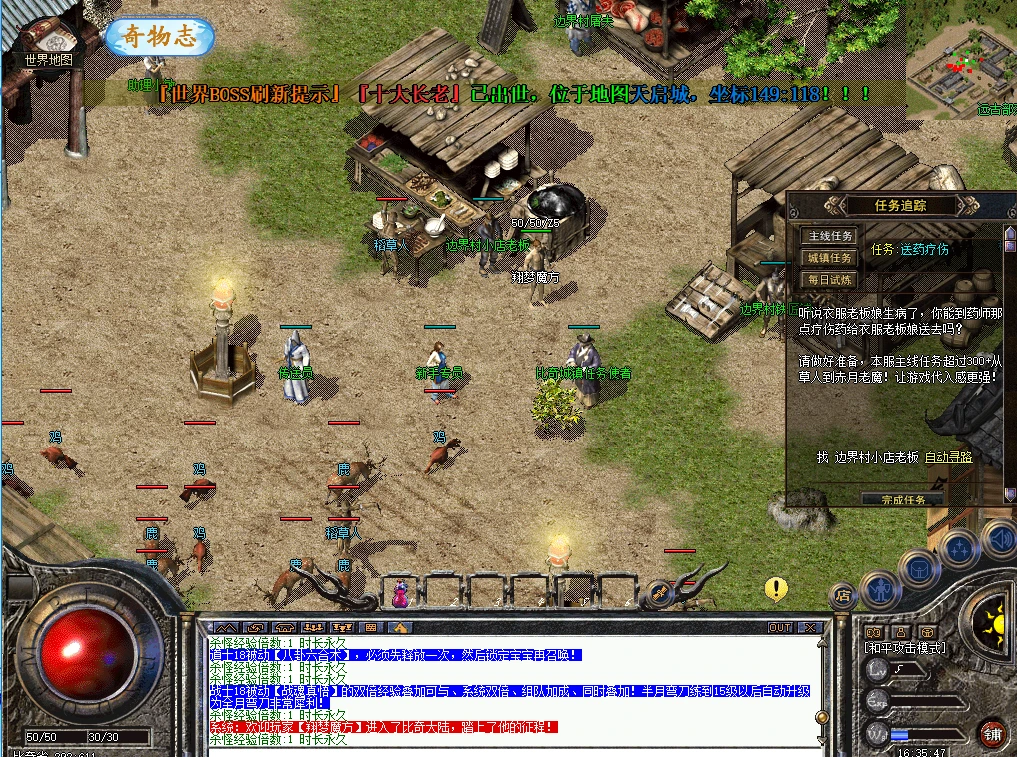Use the potion in the hotbar slot
Viewport: 1017px width, 757px height.
[x=401, y=594]
